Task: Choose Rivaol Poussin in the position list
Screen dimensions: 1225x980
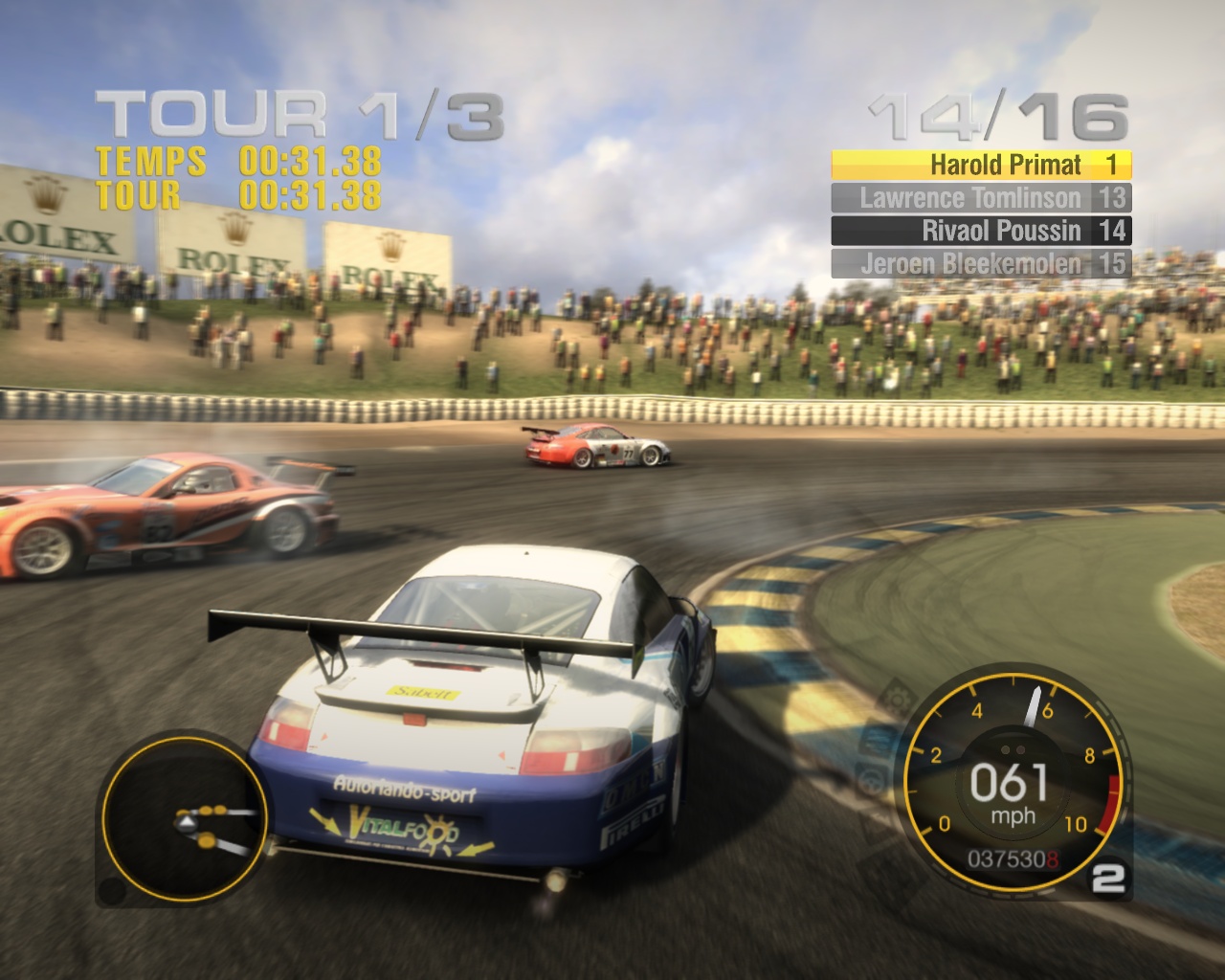Action: (x=981, y=231)
